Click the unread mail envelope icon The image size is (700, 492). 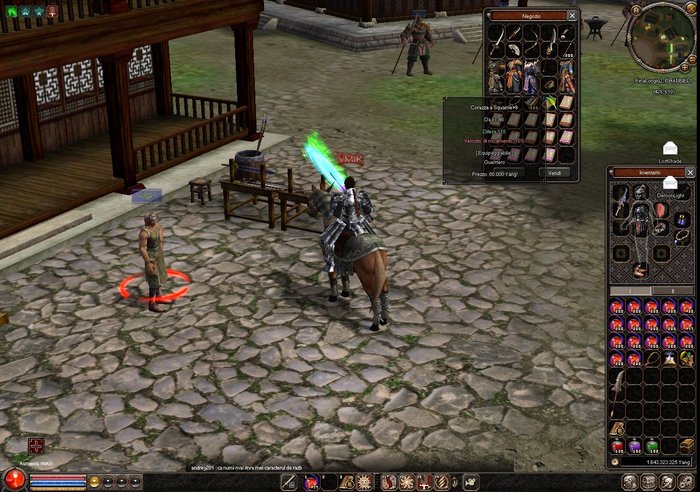pyautogui.click(x=669, y=147)
